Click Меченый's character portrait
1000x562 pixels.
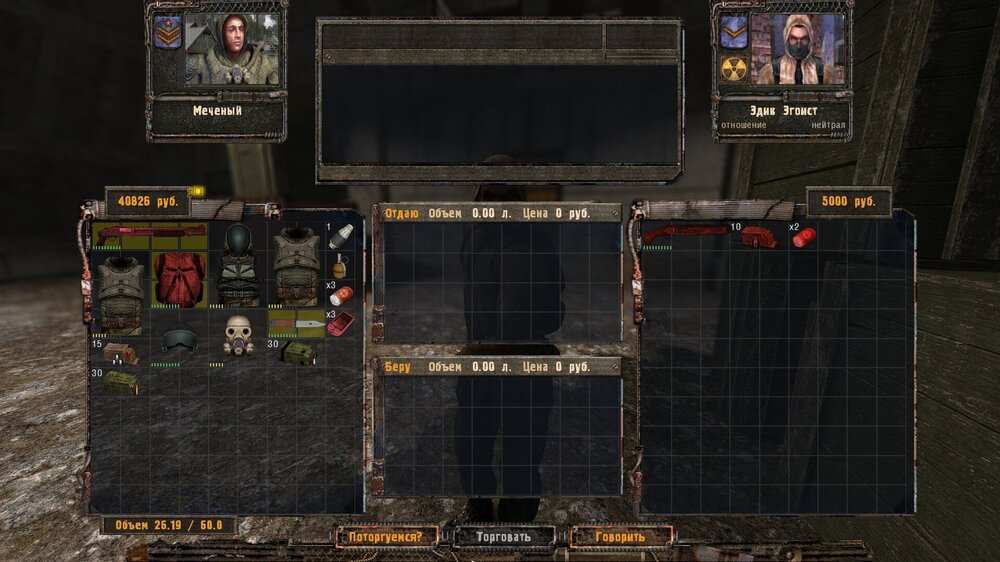[232, 49]
